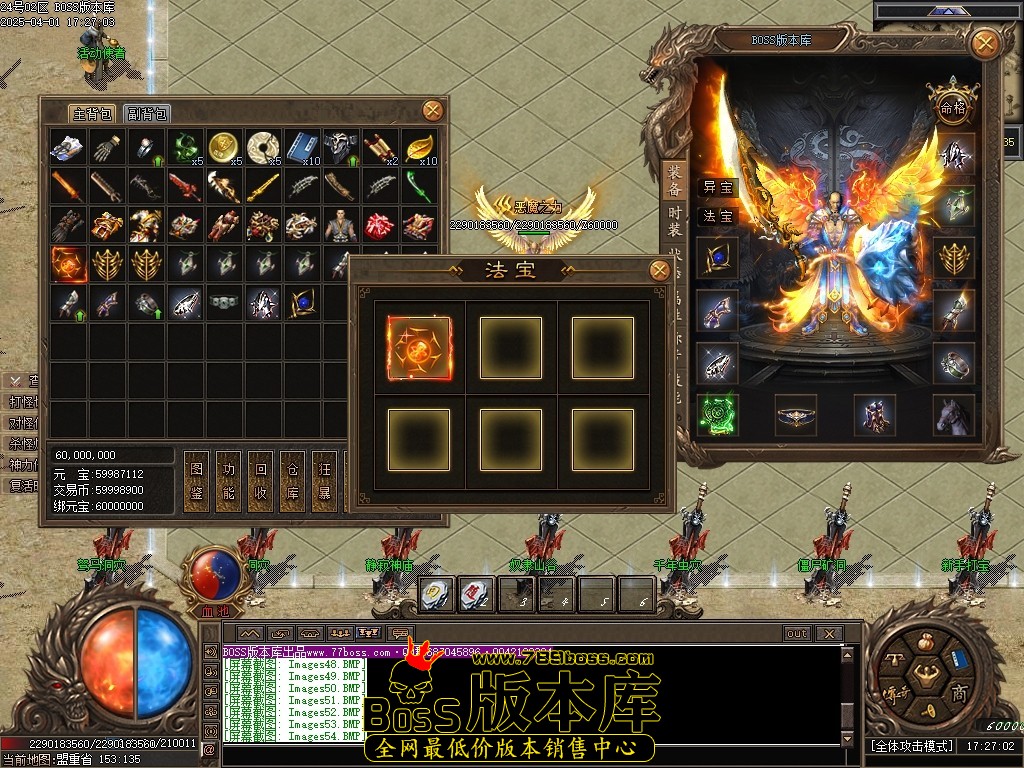Viewport: 1024px width, 768px height.
Task: Select the equipped fire rune in 法宝 slot
Action: click(418, 348)
